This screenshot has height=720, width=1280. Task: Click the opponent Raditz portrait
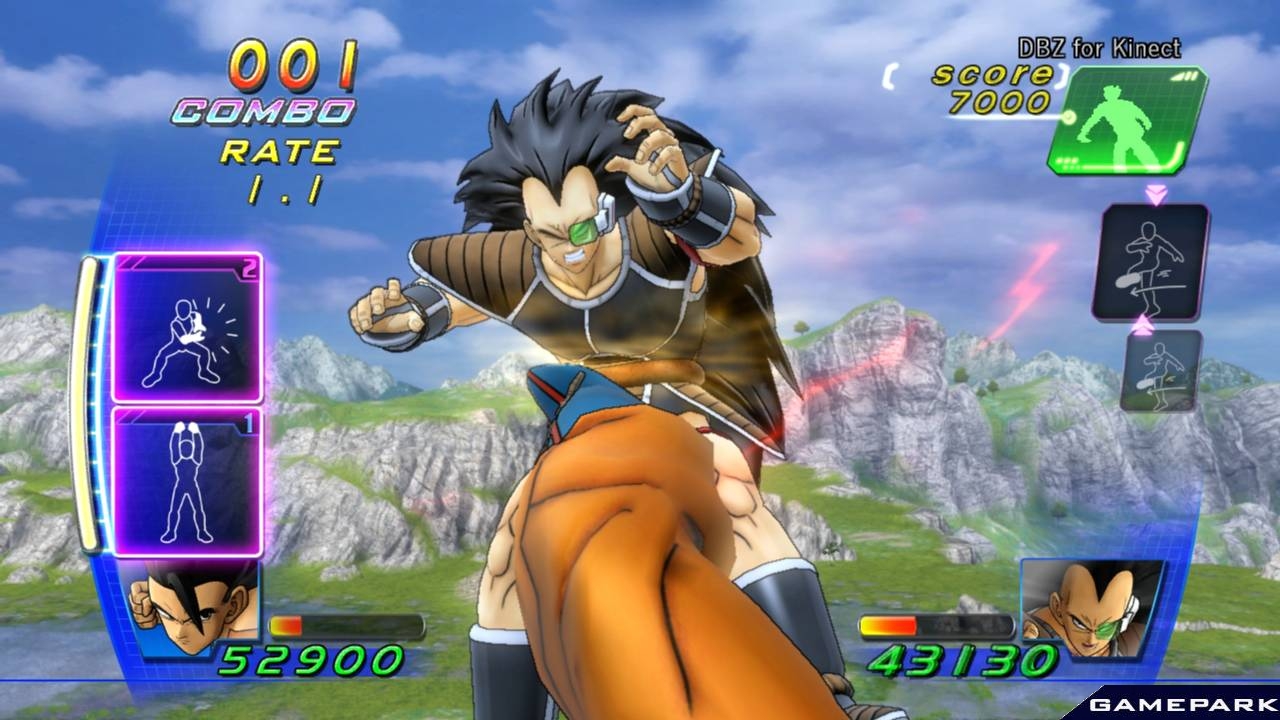(1092, 608)
